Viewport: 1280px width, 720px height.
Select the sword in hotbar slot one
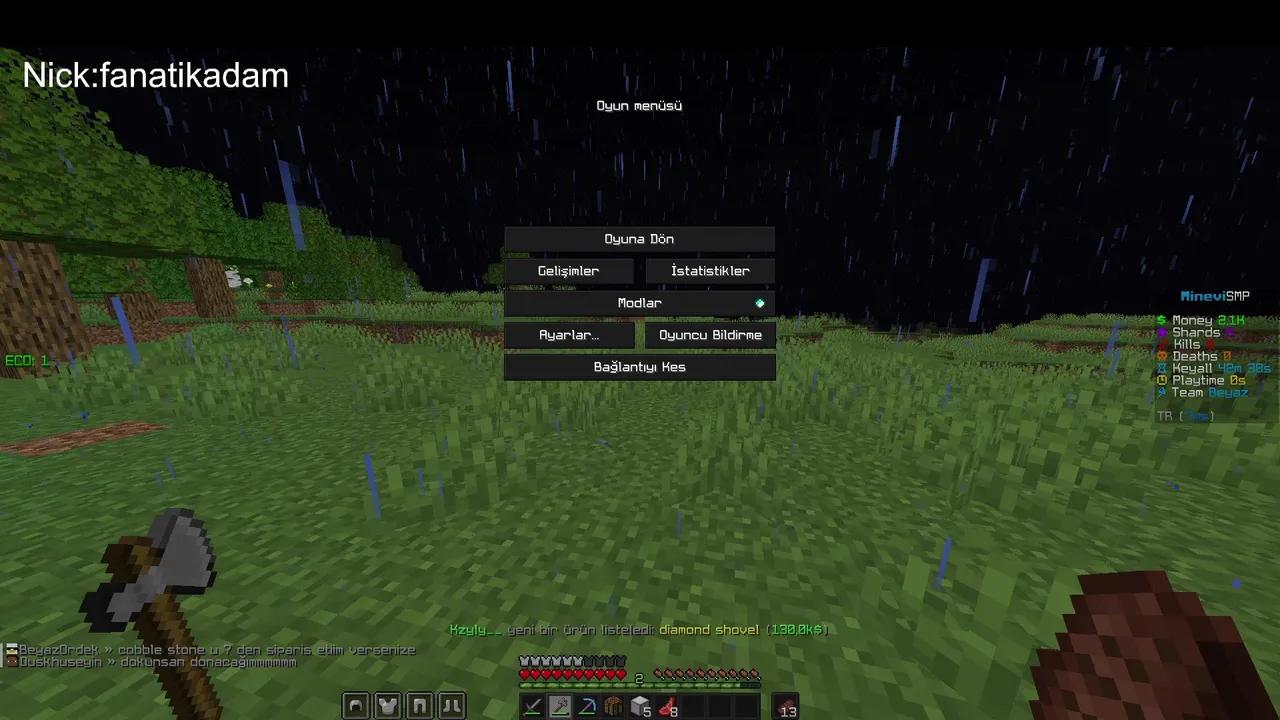532,706
